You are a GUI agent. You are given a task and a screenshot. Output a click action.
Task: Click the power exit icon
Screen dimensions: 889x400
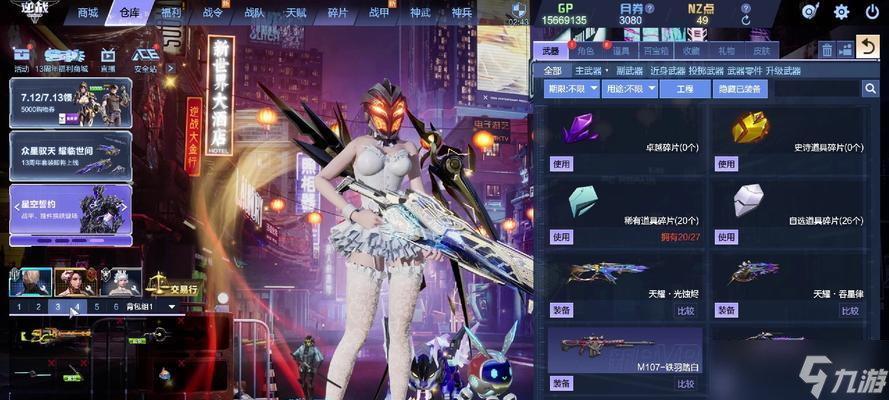[870, 12]
